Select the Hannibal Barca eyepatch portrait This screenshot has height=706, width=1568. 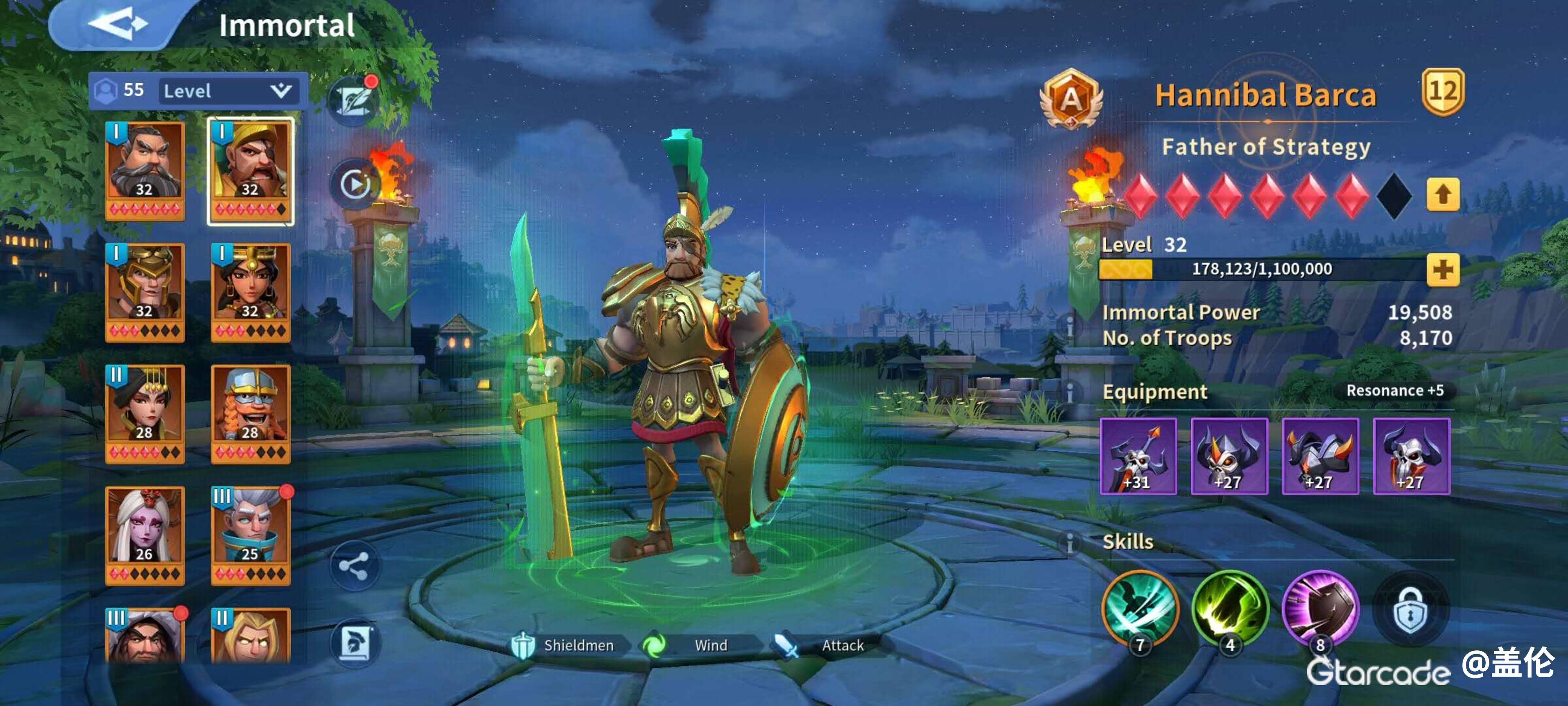click(250, 170)
